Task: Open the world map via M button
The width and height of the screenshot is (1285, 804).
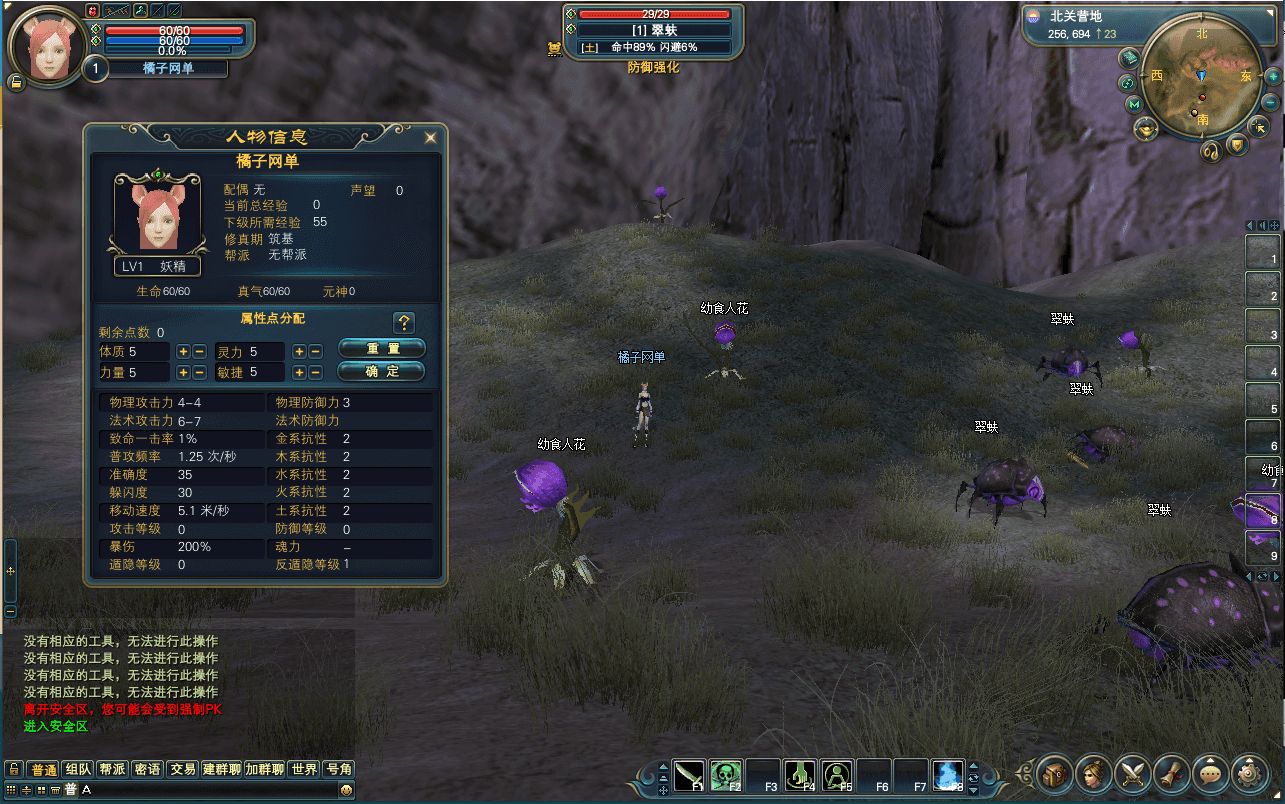Action: [x=1134, y=104]
